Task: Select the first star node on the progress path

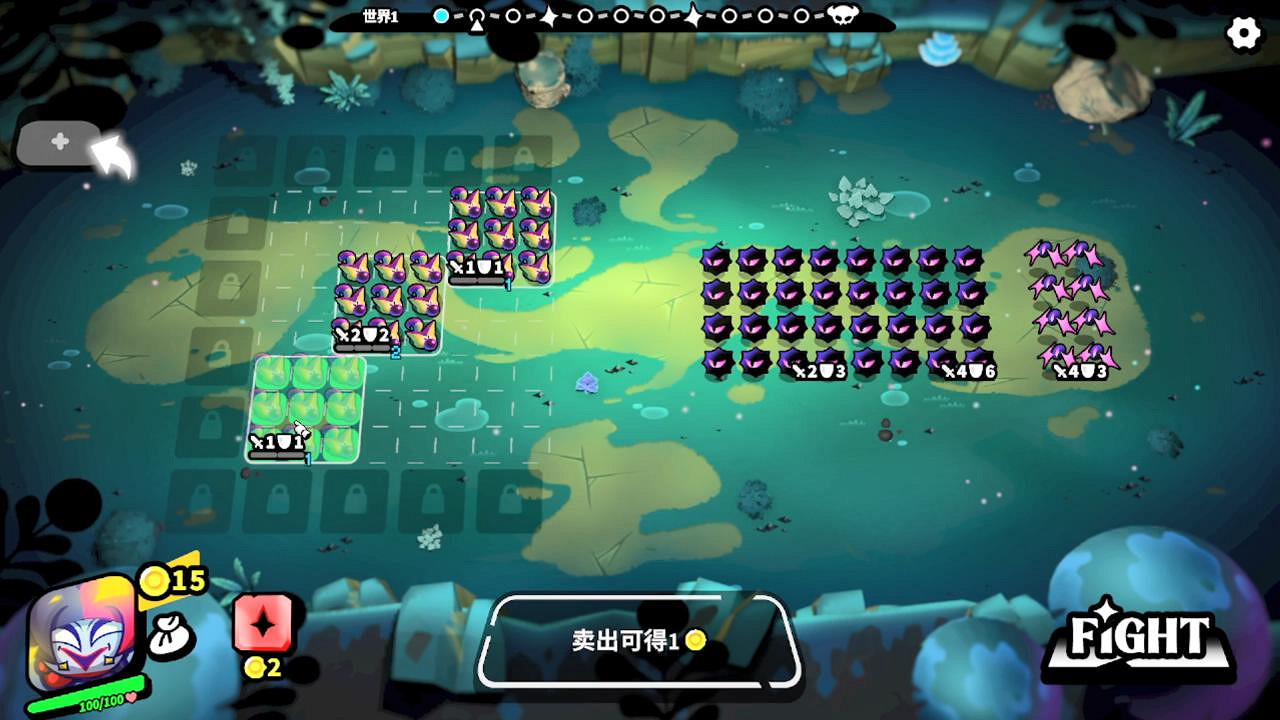Action: coord(546,16)
